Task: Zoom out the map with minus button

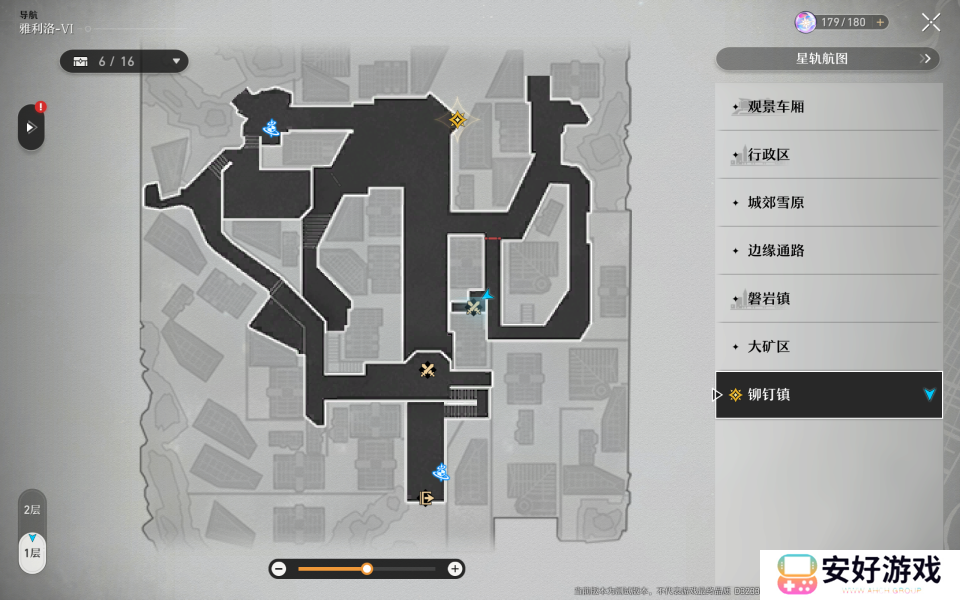Action: (x=279, y=569)
